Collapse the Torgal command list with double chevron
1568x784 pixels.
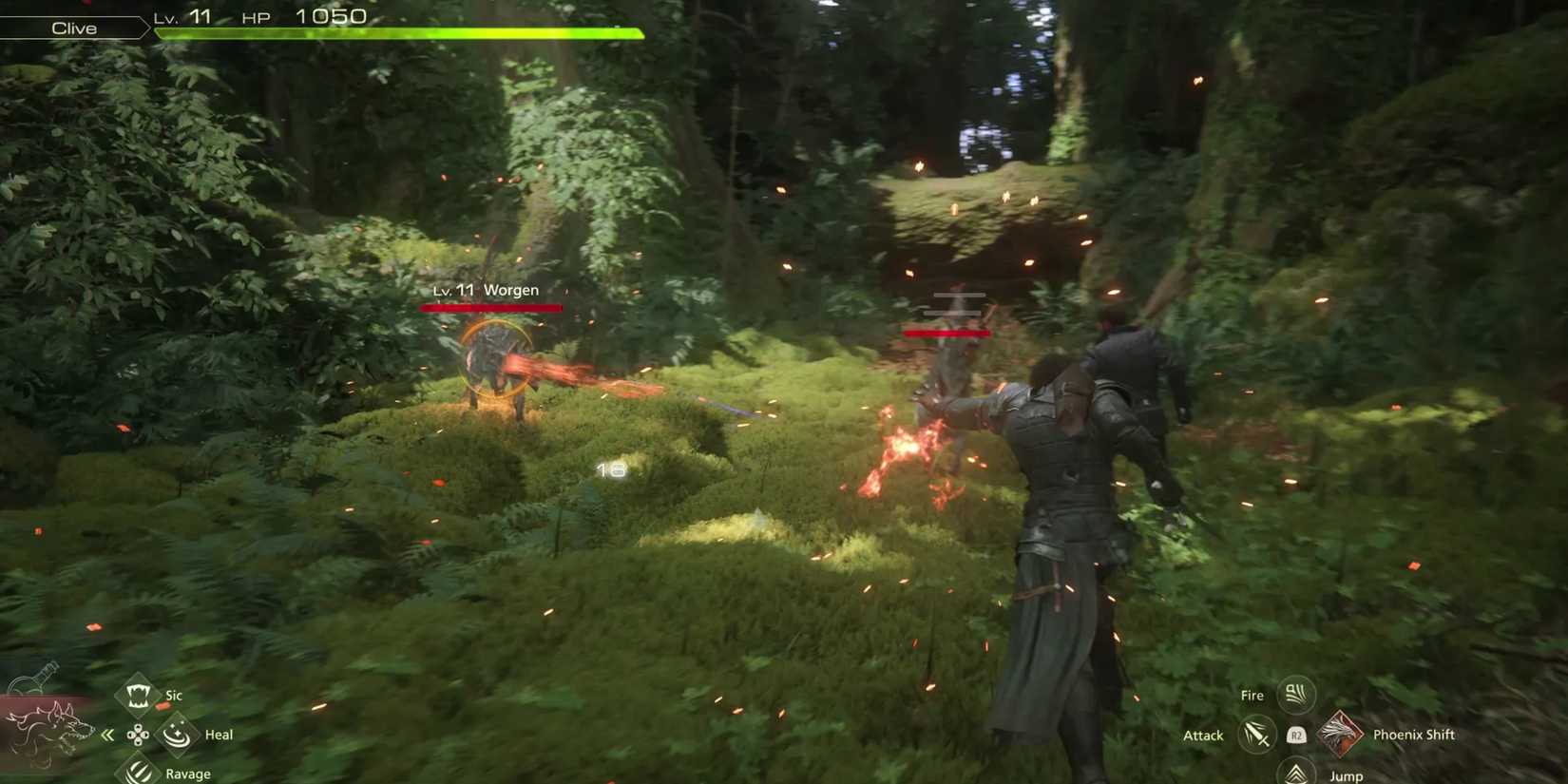click(108, 734)
